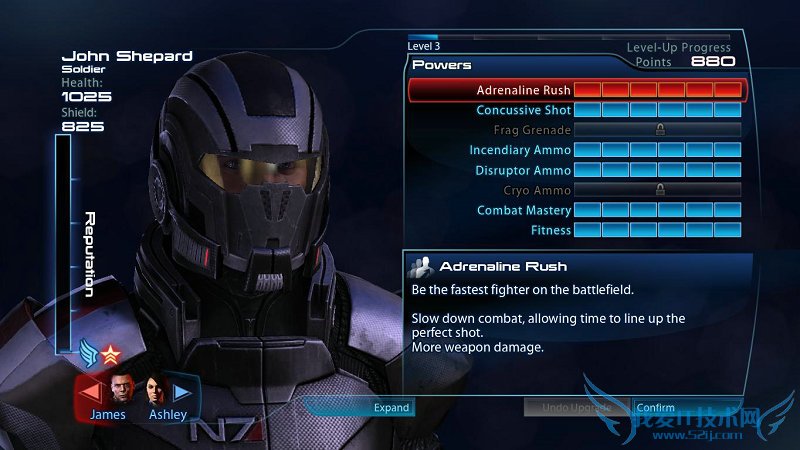Select the locked Frag Grenade power
The image size is (800, 450).
coord(575,130)
